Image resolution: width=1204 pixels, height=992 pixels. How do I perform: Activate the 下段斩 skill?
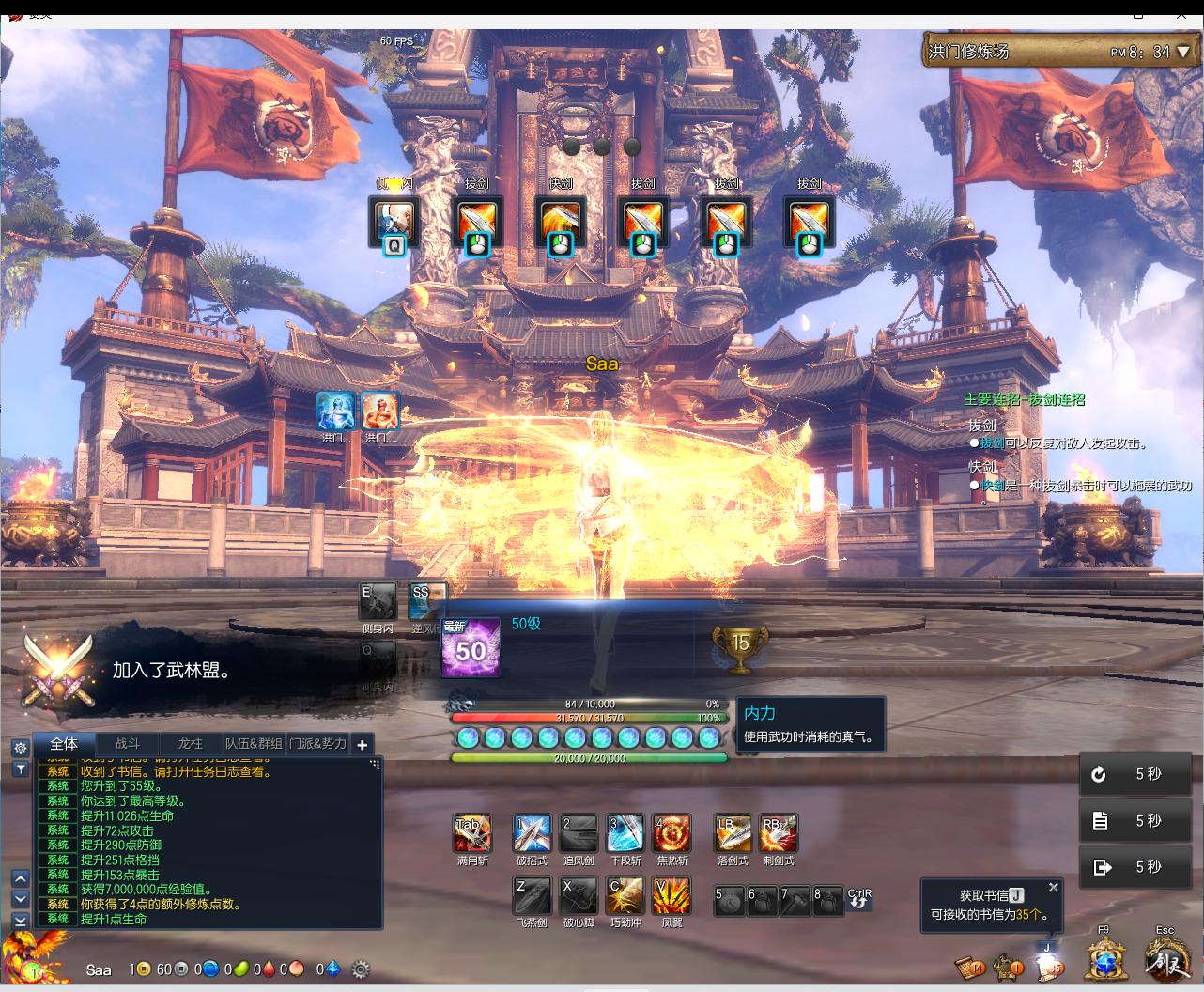tap(625, 833)
